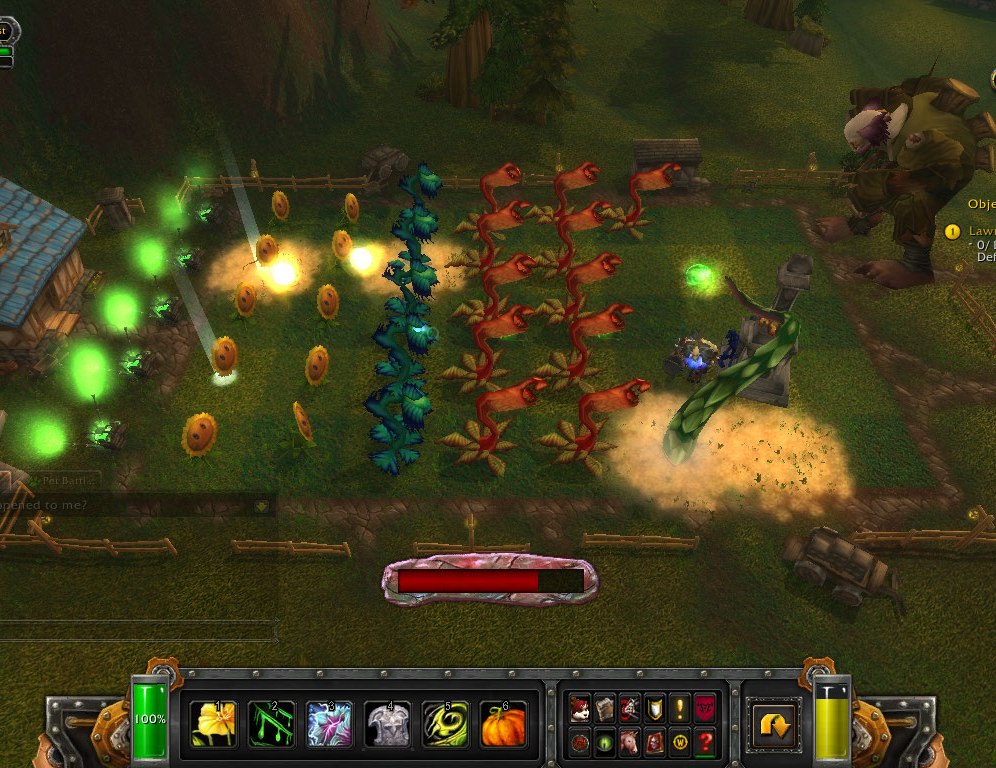Open the white shield achievements icon
Viewport: 996px width, 768px height.
(654, 709)
